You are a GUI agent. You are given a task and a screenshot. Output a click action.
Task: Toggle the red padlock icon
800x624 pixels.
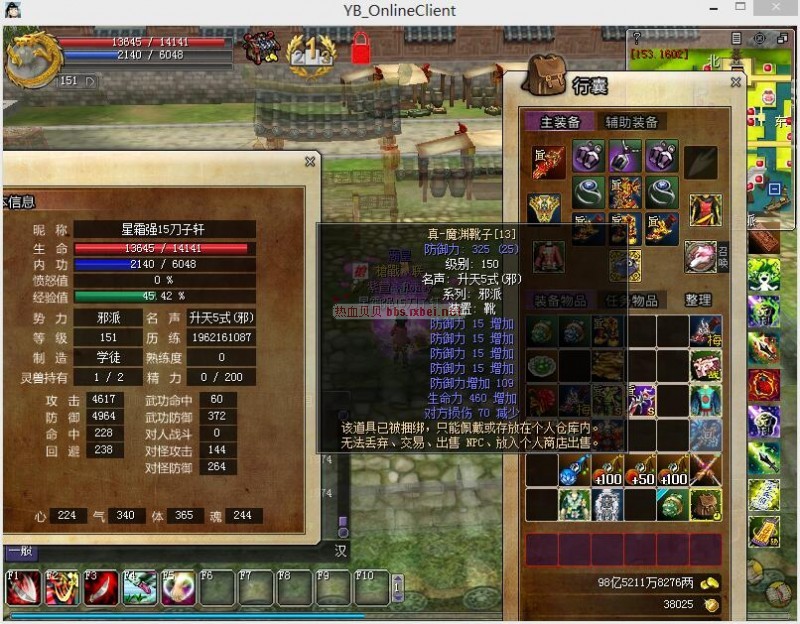click(360, 49)
